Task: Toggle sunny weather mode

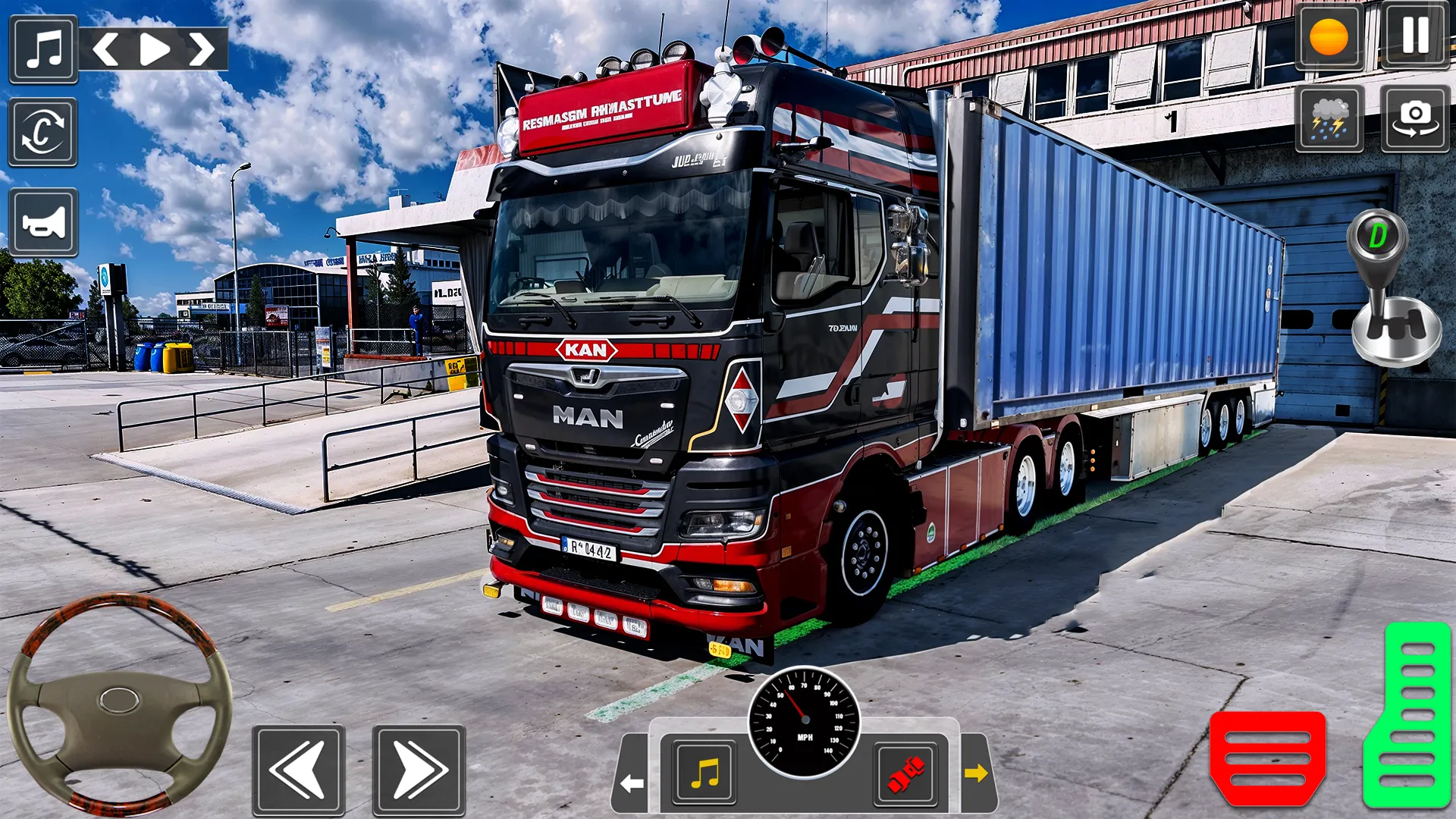Action: pos(1332,36)
